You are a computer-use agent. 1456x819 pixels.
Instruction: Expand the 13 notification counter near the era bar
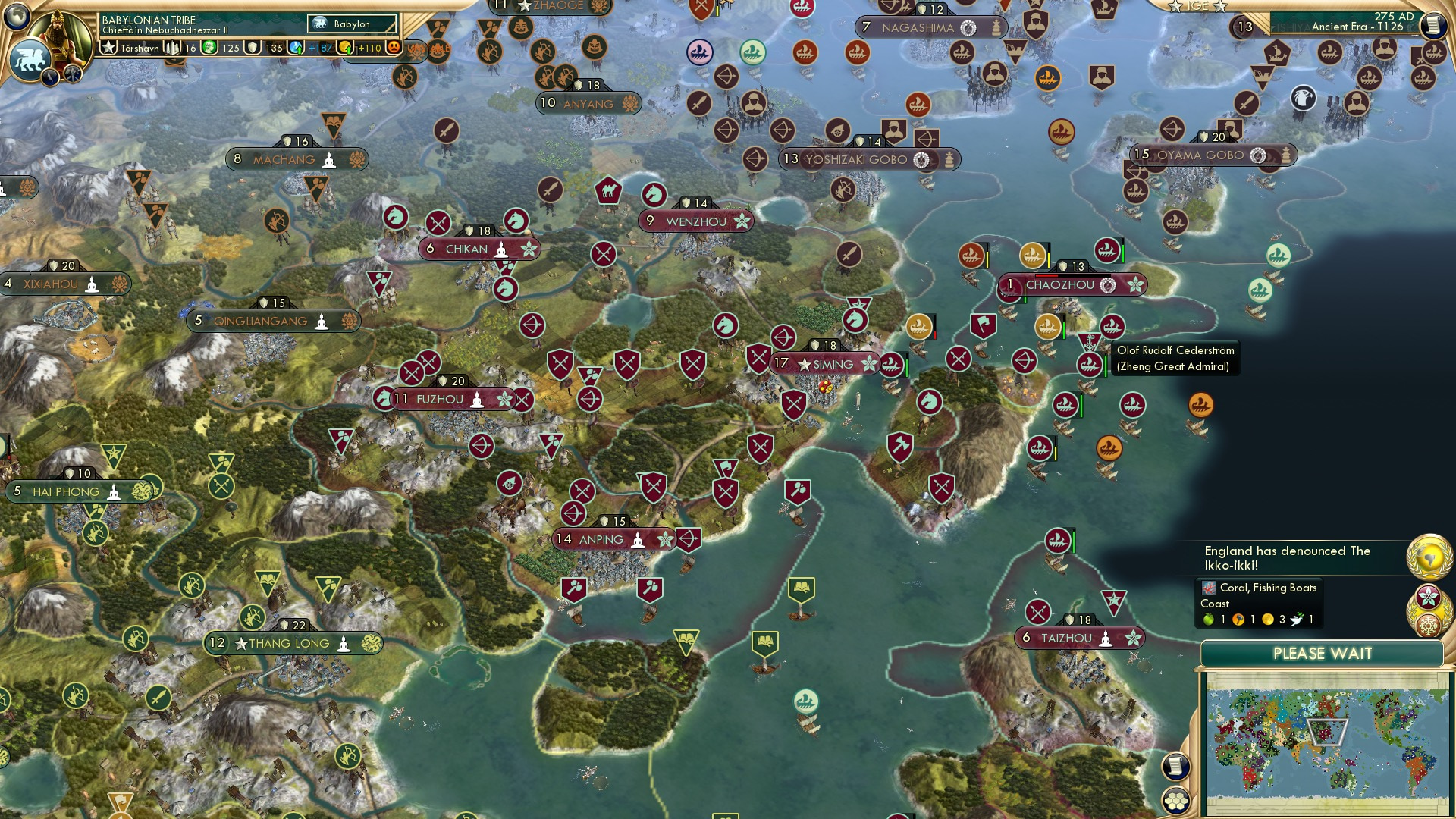1245,26
